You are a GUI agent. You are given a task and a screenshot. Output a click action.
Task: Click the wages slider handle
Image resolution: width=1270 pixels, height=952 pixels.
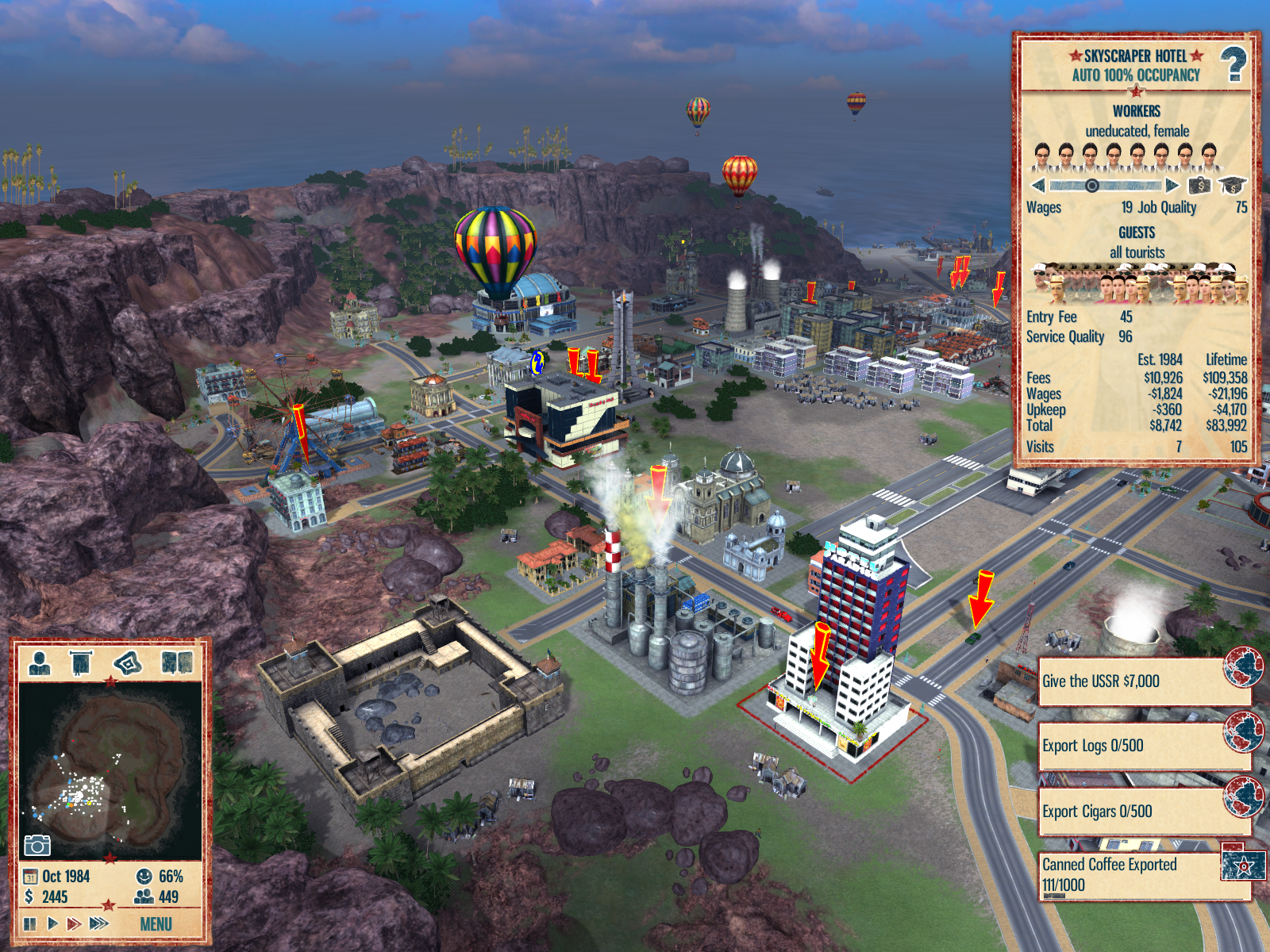coord(1092,186)
